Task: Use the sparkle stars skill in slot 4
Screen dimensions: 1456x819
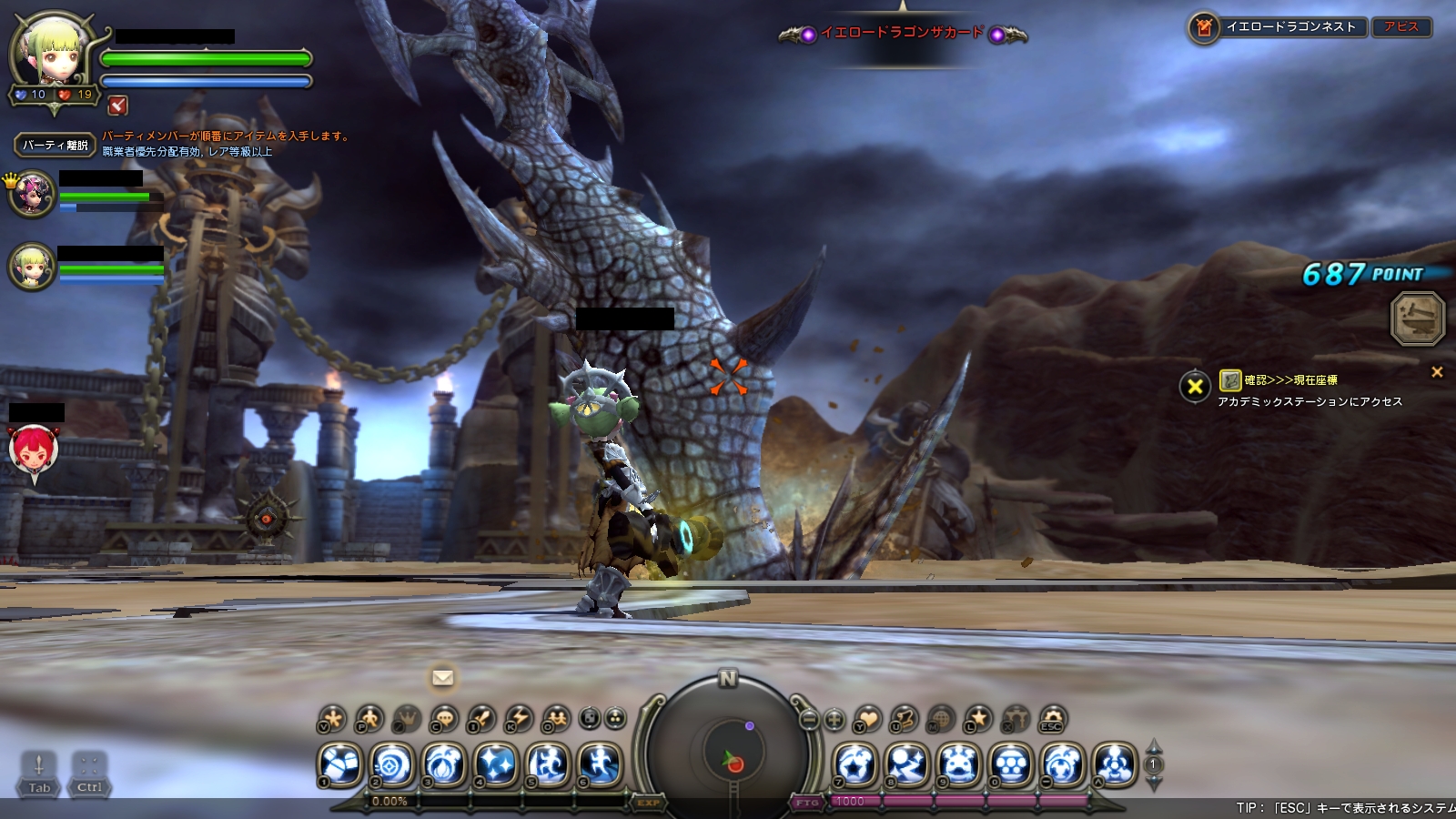Action: click(497, 764)
